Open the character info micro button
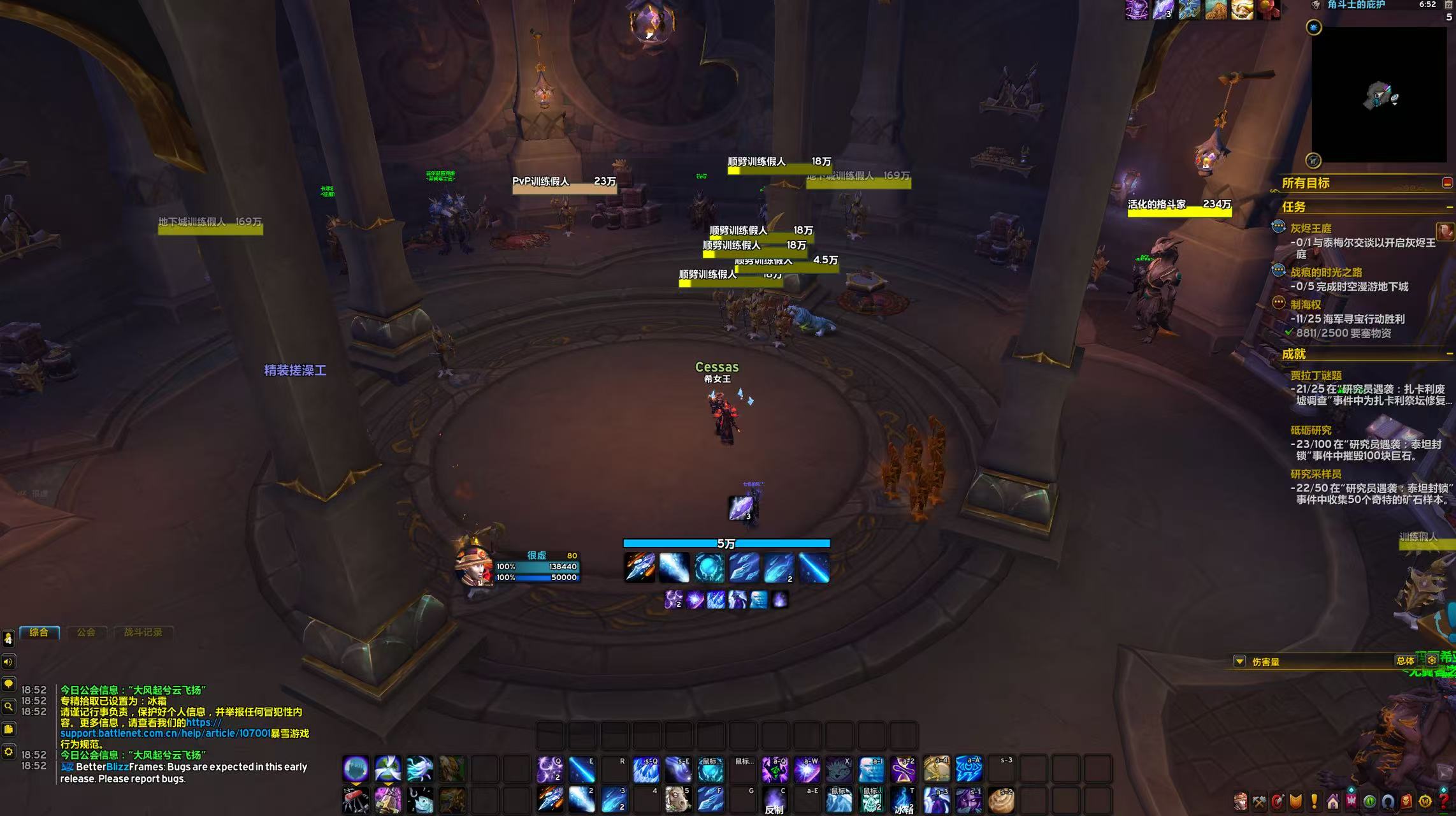 point(1240,801)
